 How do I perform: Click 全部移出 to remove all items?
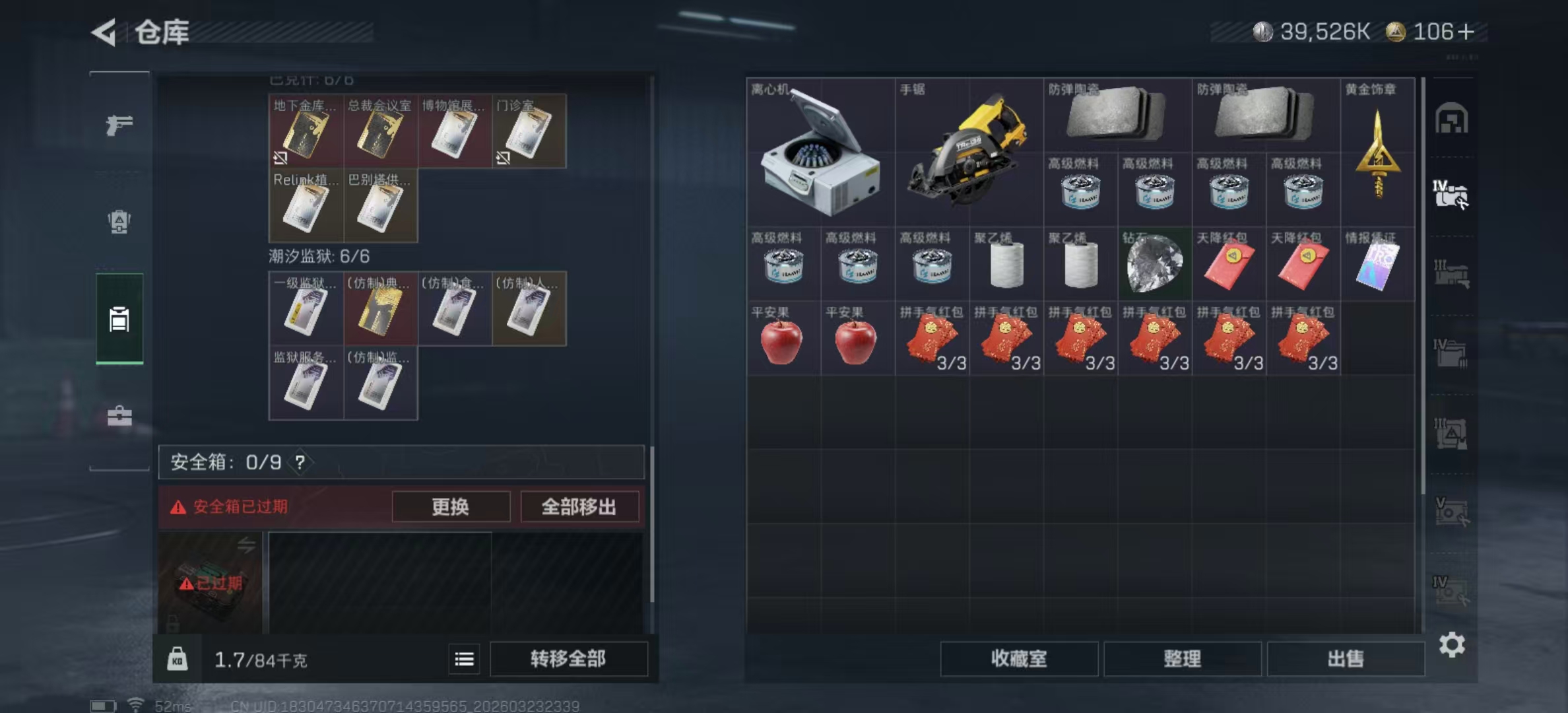click(x=579, y=507)
